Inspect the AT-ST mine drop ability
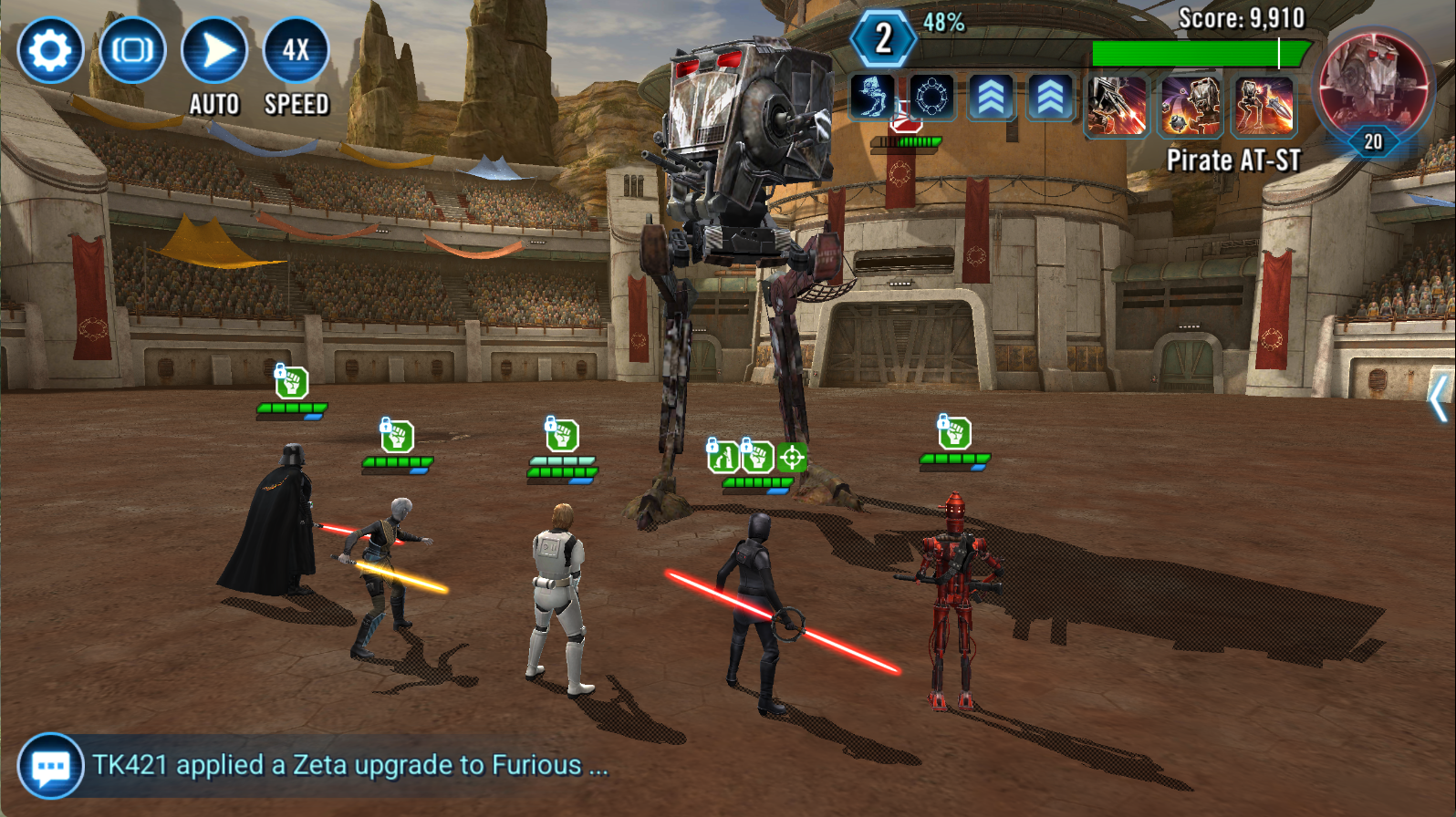 point(1191,106)
